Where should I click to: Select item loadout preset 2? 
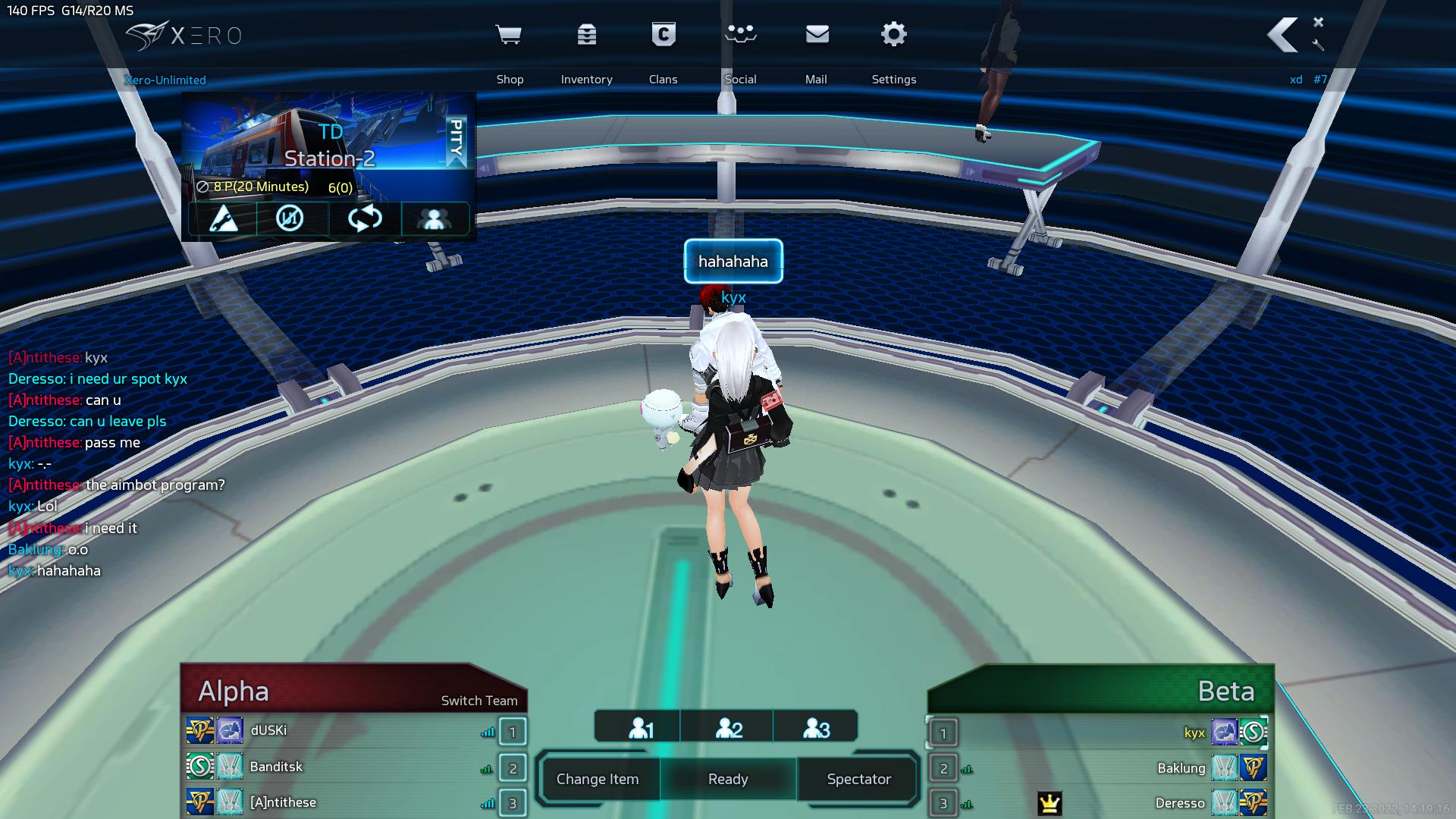729,728
